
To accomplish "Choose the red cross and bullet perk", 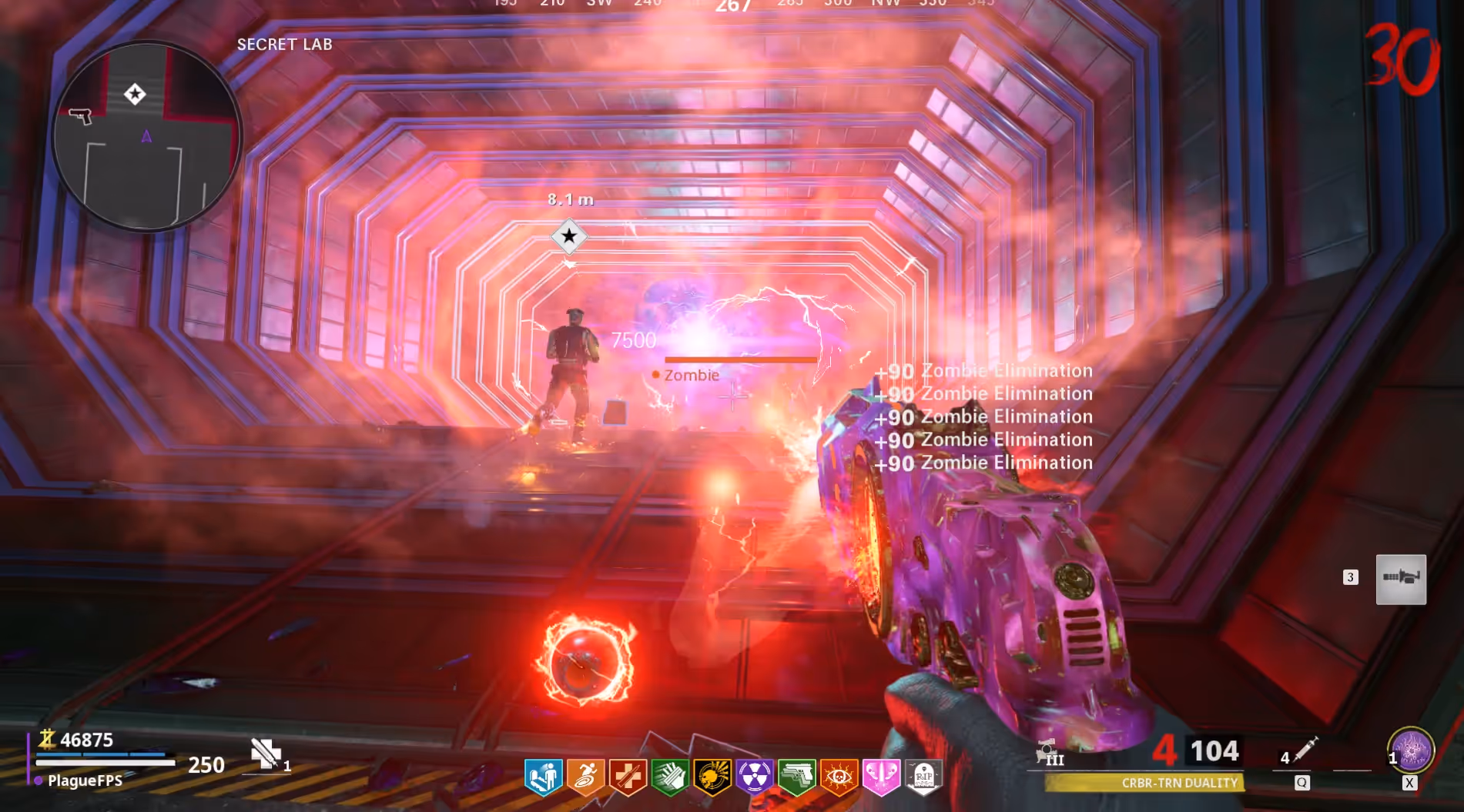I will pos(628,776).
